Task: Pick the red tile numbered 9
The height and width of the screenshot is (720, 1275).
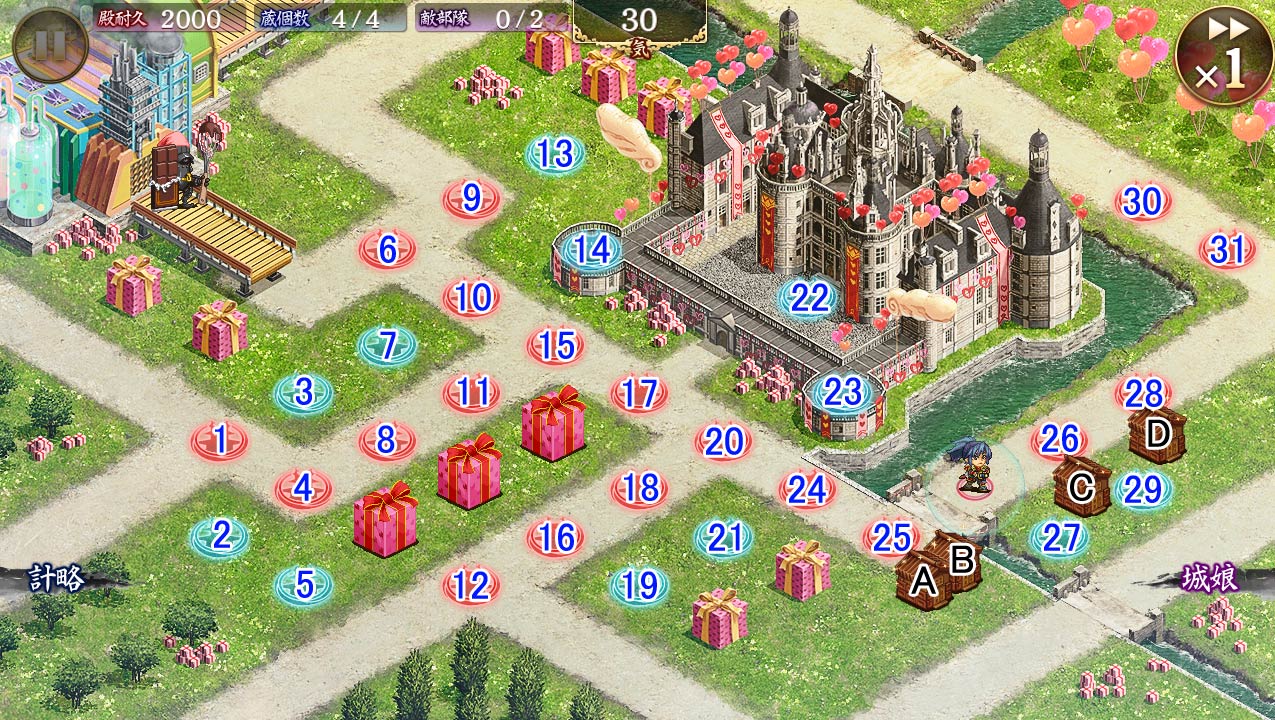Action: 471,199
